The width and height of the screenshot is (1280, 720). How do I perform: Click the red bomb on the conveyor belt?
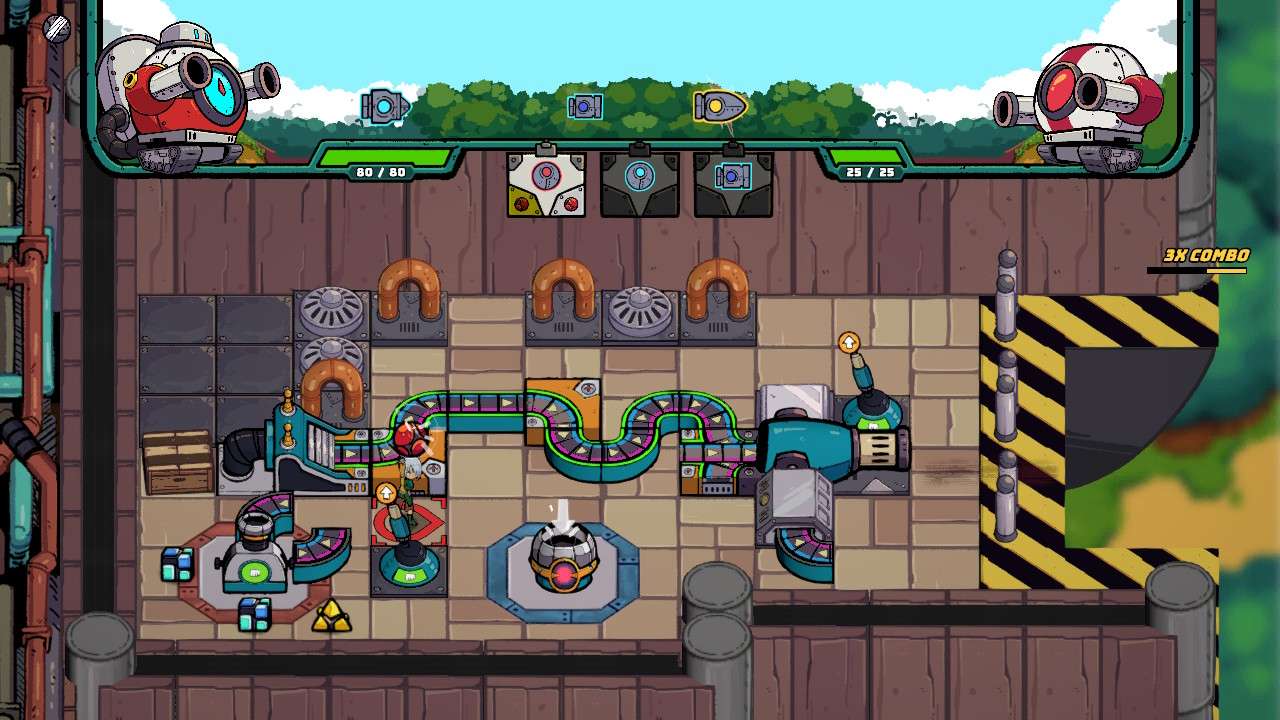tap(407, 438)
